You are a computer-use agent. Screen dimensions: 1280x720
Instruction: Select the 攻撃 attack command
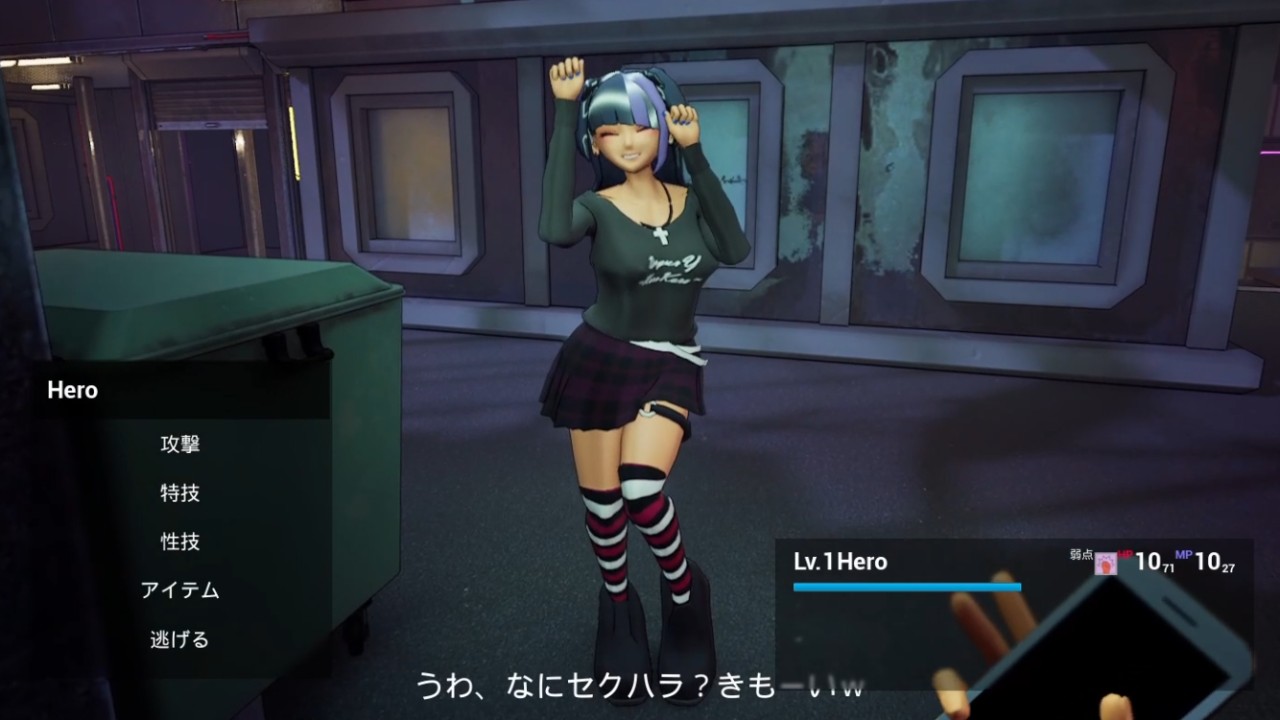[180, 444]
